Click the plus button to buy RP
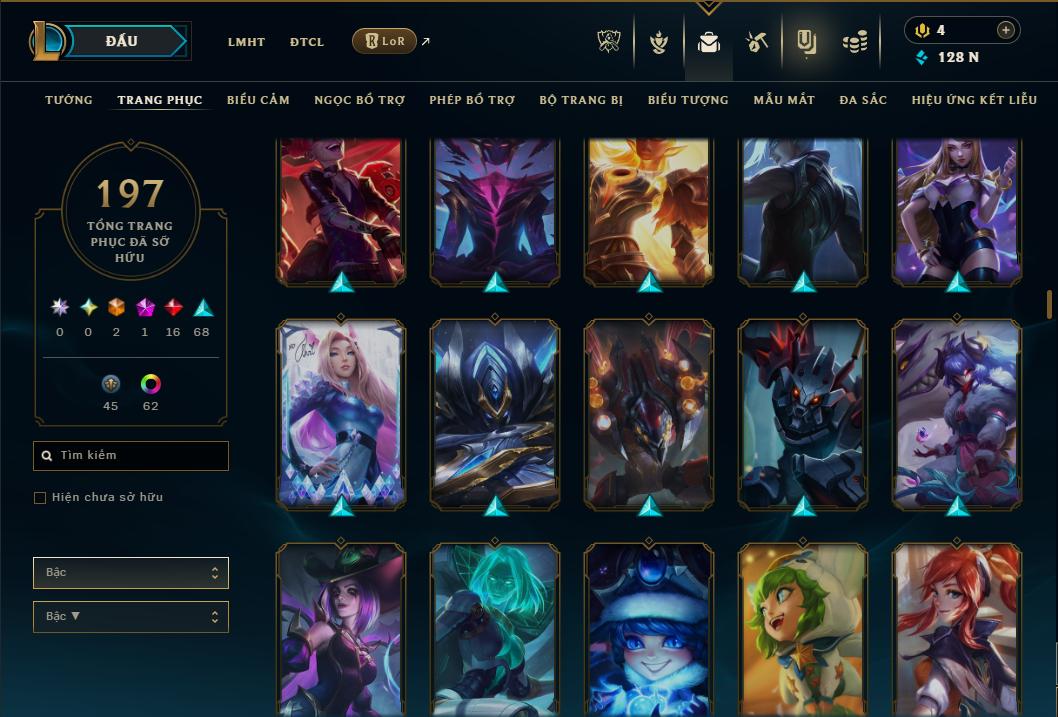The image size is (1058, 717). (1005, 30)
